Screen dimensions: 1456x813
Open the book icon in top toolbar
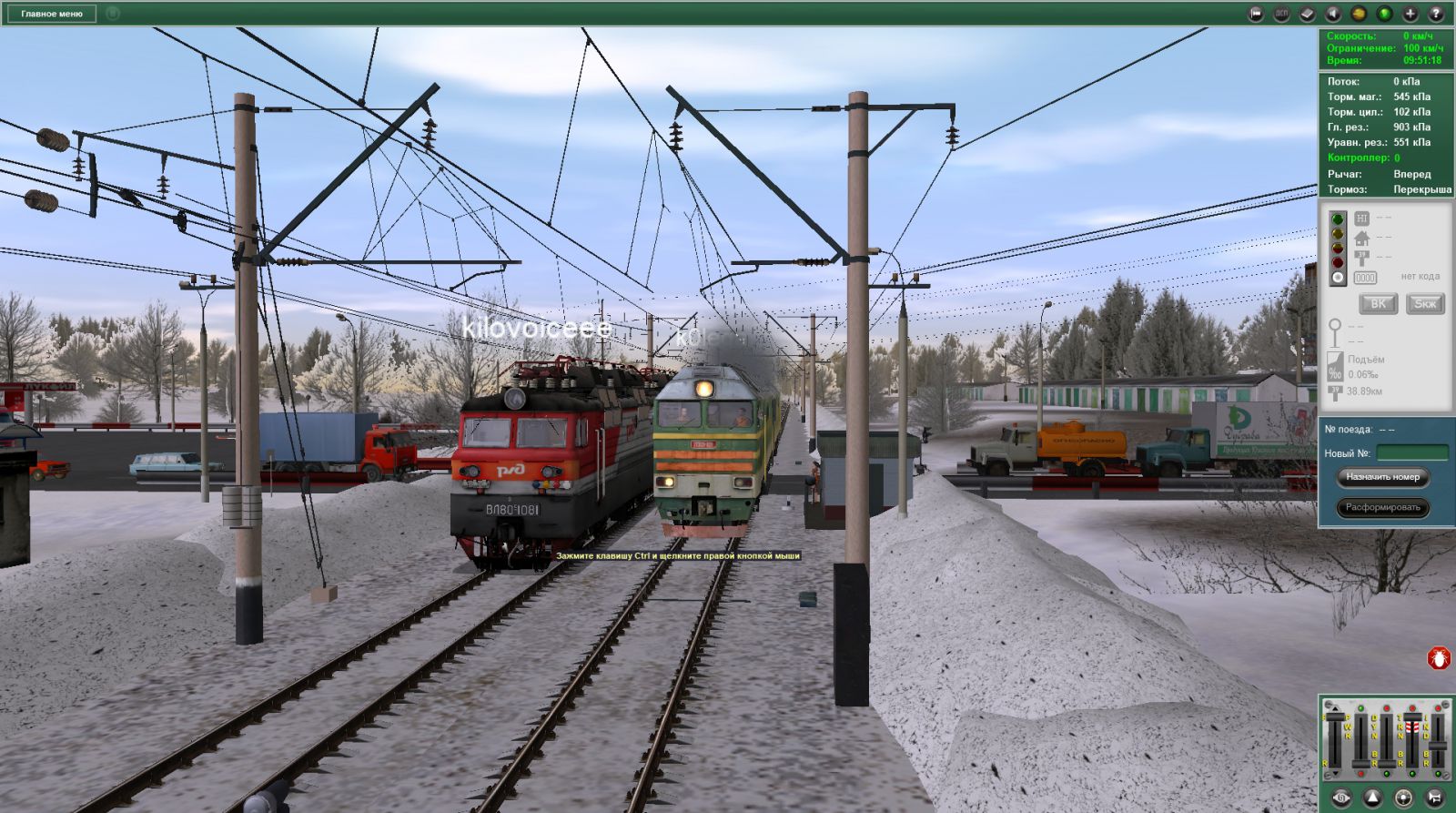[x=1307, y=14]
